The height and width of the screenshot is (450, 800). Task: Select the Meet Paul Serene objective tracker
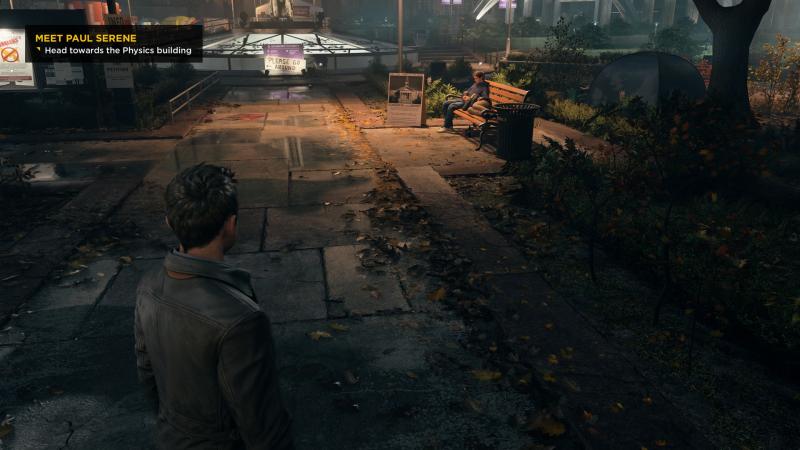(x=114, y=44)
